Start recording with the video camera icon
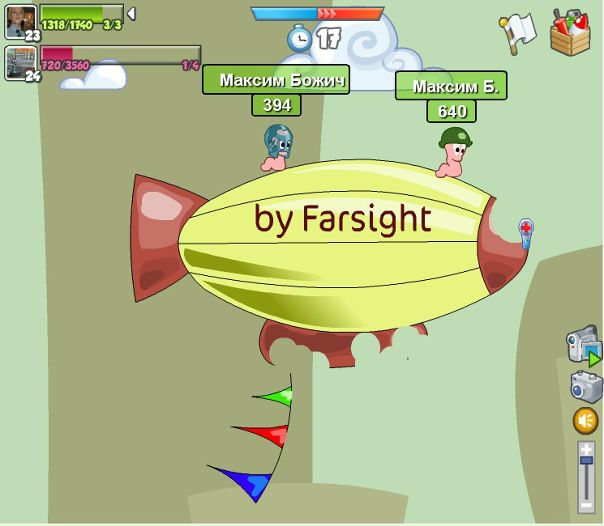 pyautogui.click(x=584, y=345)
